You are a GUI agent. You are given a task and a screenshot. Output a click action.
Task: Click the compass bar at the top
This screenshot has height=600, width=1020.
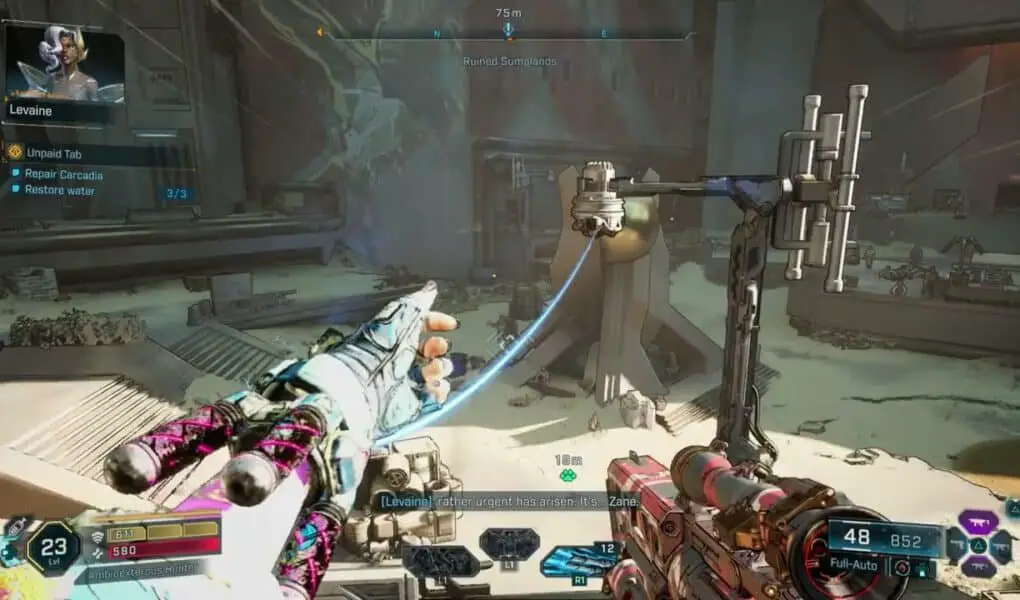[x=508, y=34]
